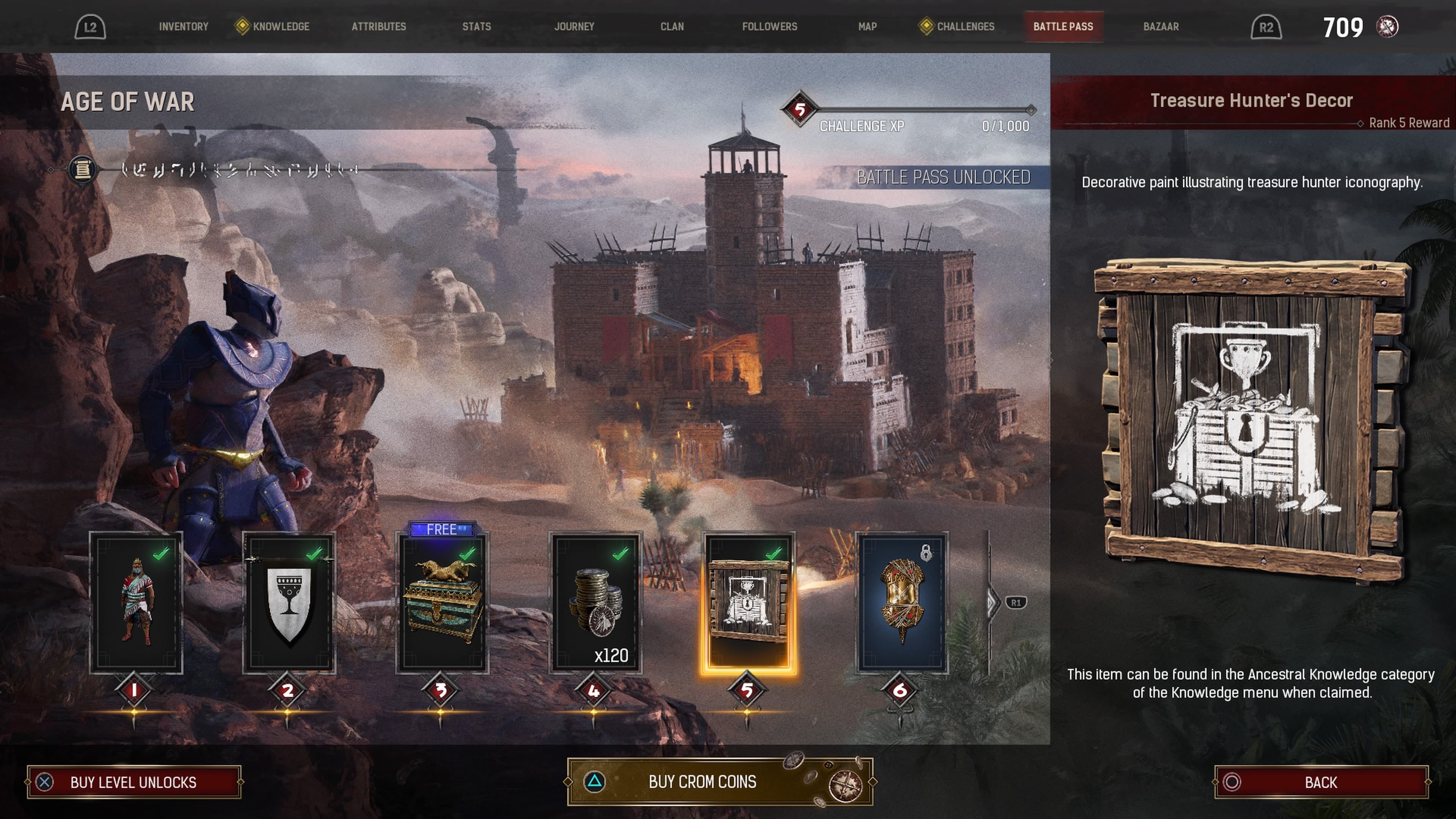View the Challenges tab
This screenshot has height=819, width=1456.
click(x=965, y=27)
